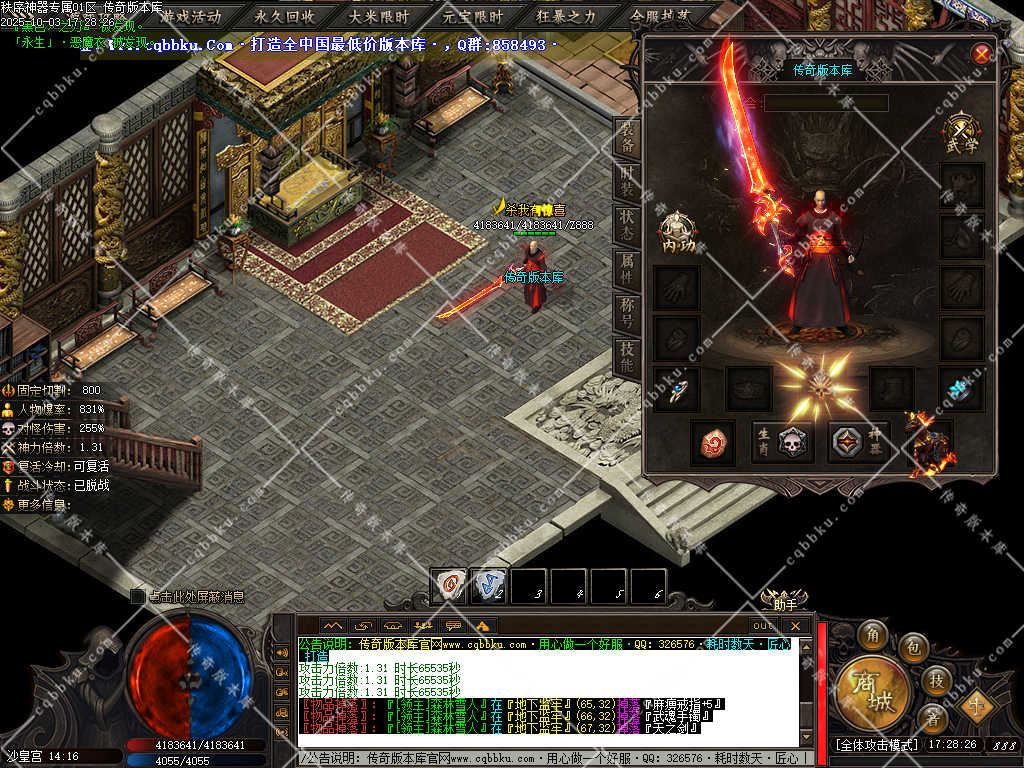Select the 神器 artifact slot

pos(859,442)
